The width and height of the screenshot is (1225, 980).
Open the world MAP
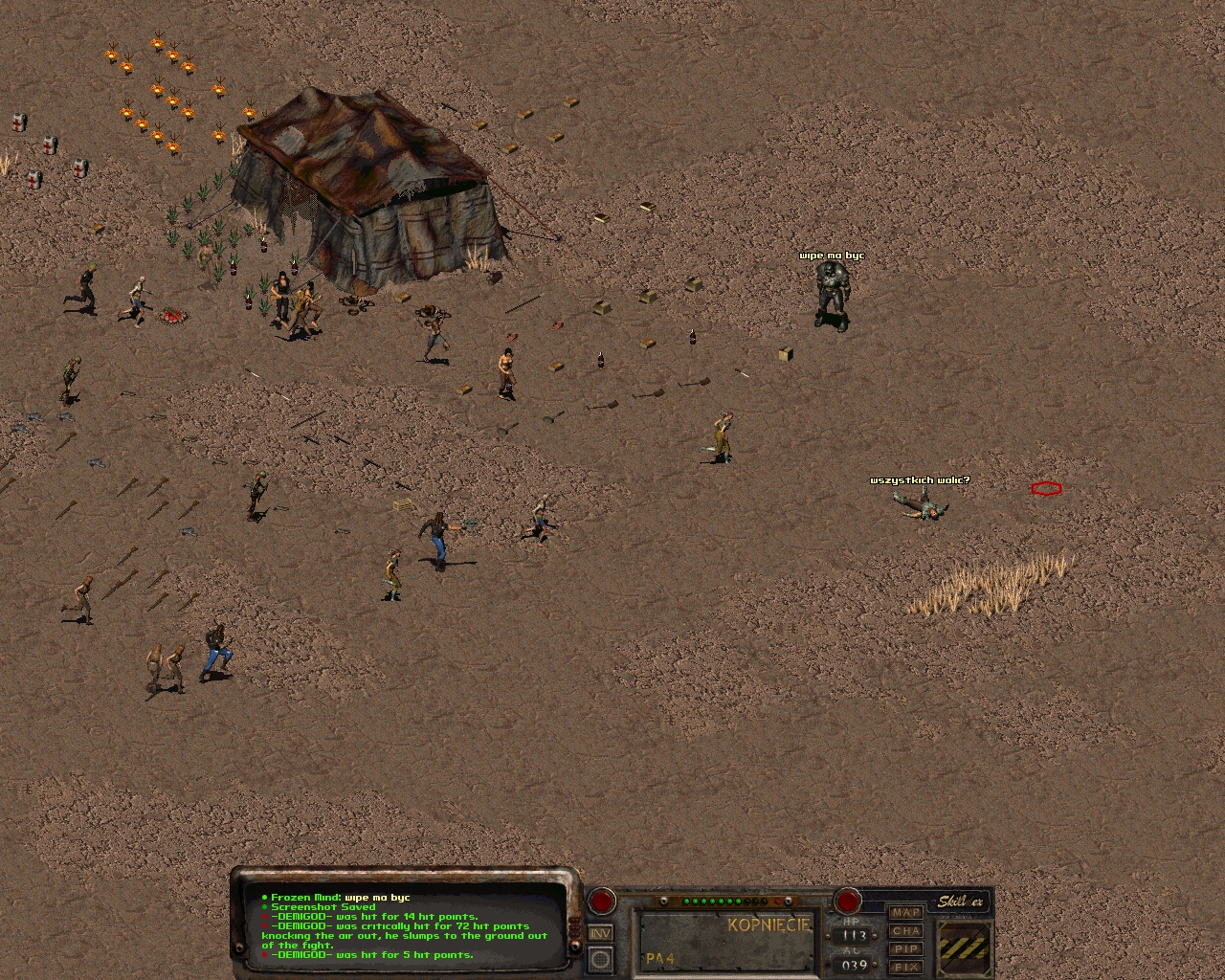tap(905, 913)
